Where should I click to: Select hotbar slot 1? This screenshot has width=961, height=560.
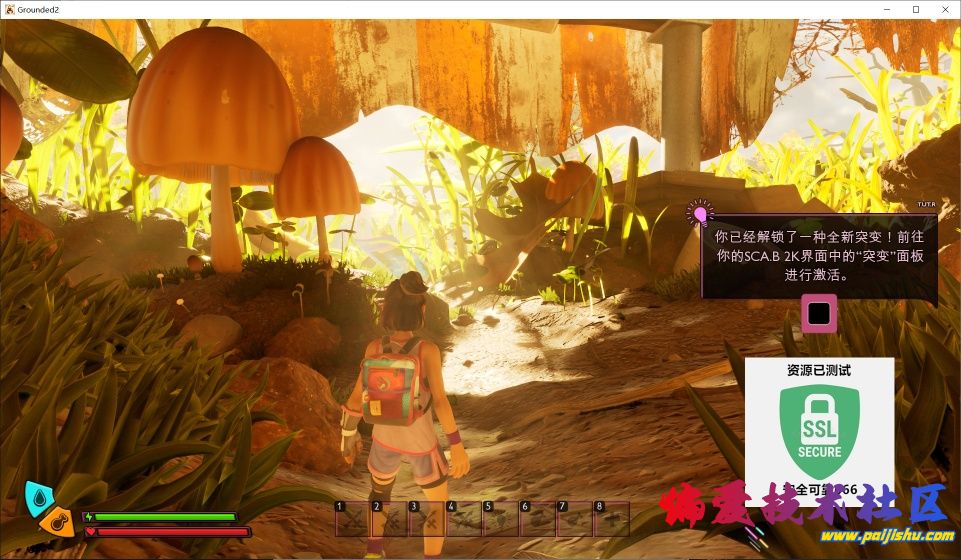(x=352, y=519)
